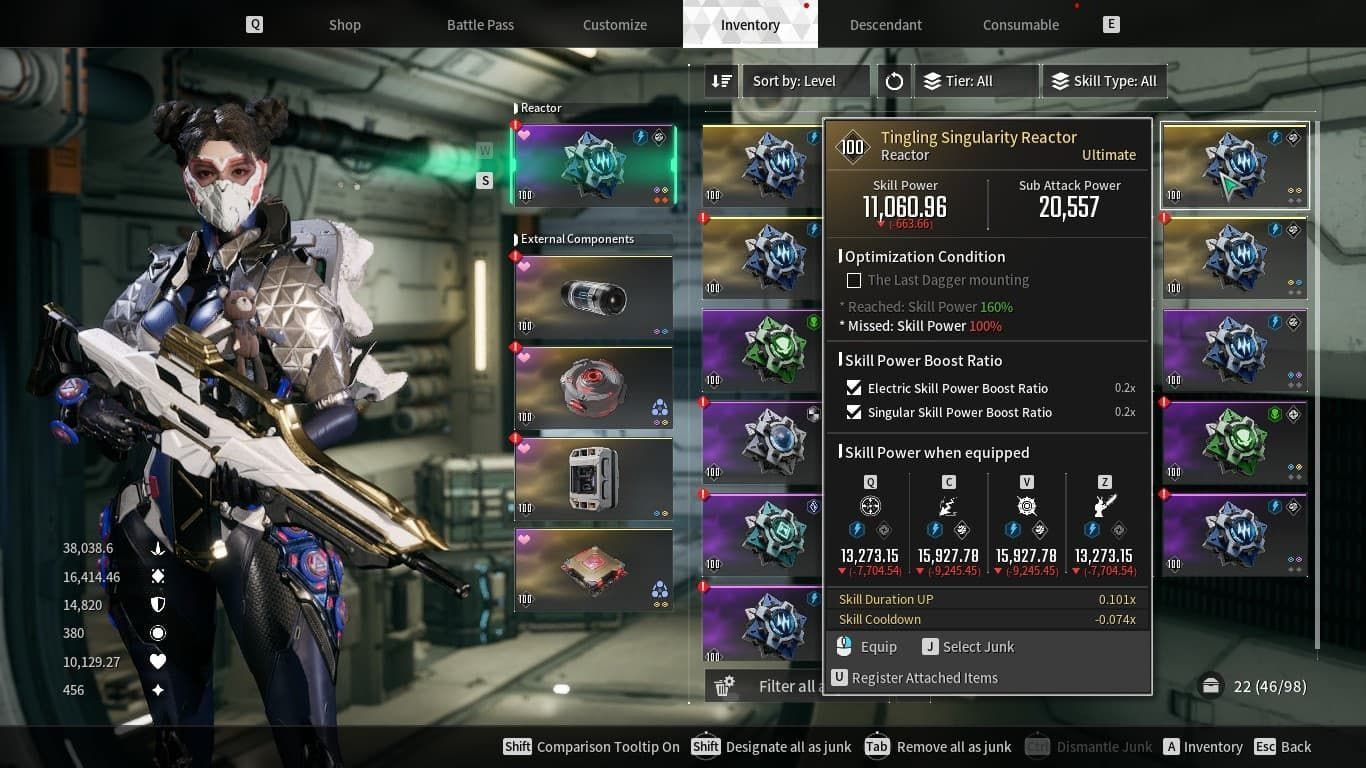Click the refresh icon next to sort options
Viewport: 1366px width, 768px height.
point(893,81)
